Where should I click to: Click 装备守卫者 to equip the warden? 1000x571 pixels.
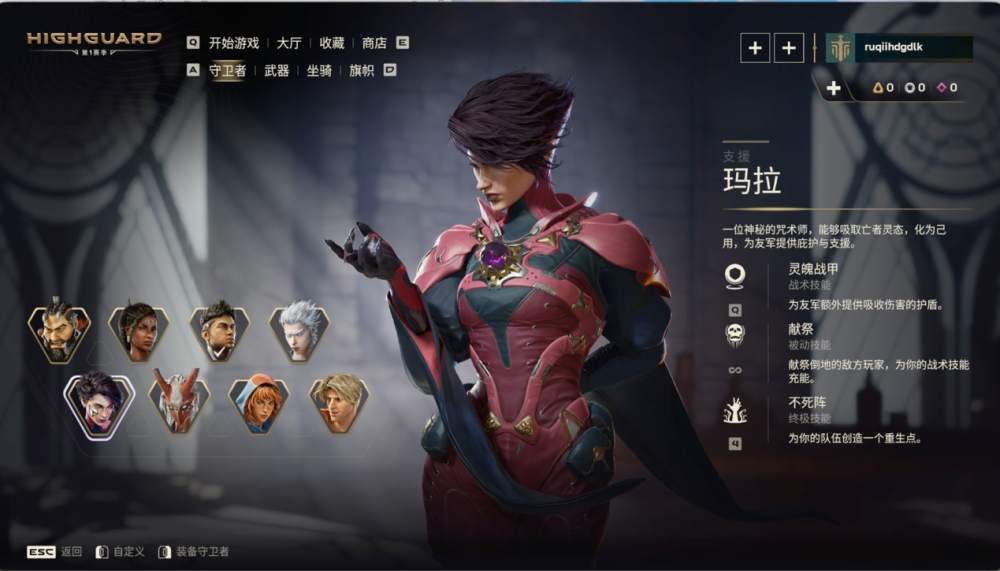[202, 552]
